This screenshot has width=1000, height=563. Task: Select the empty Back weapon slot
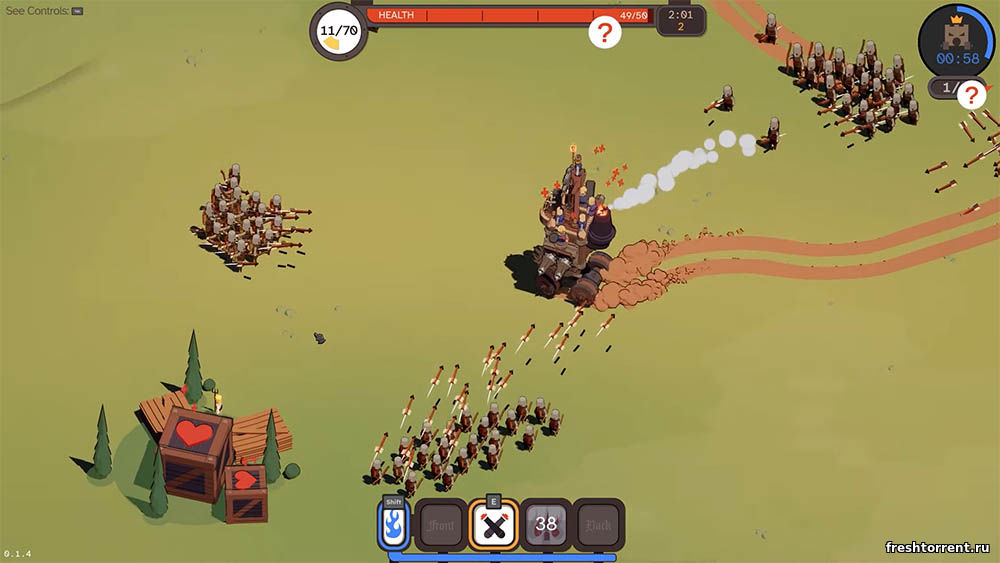point(599,525)
